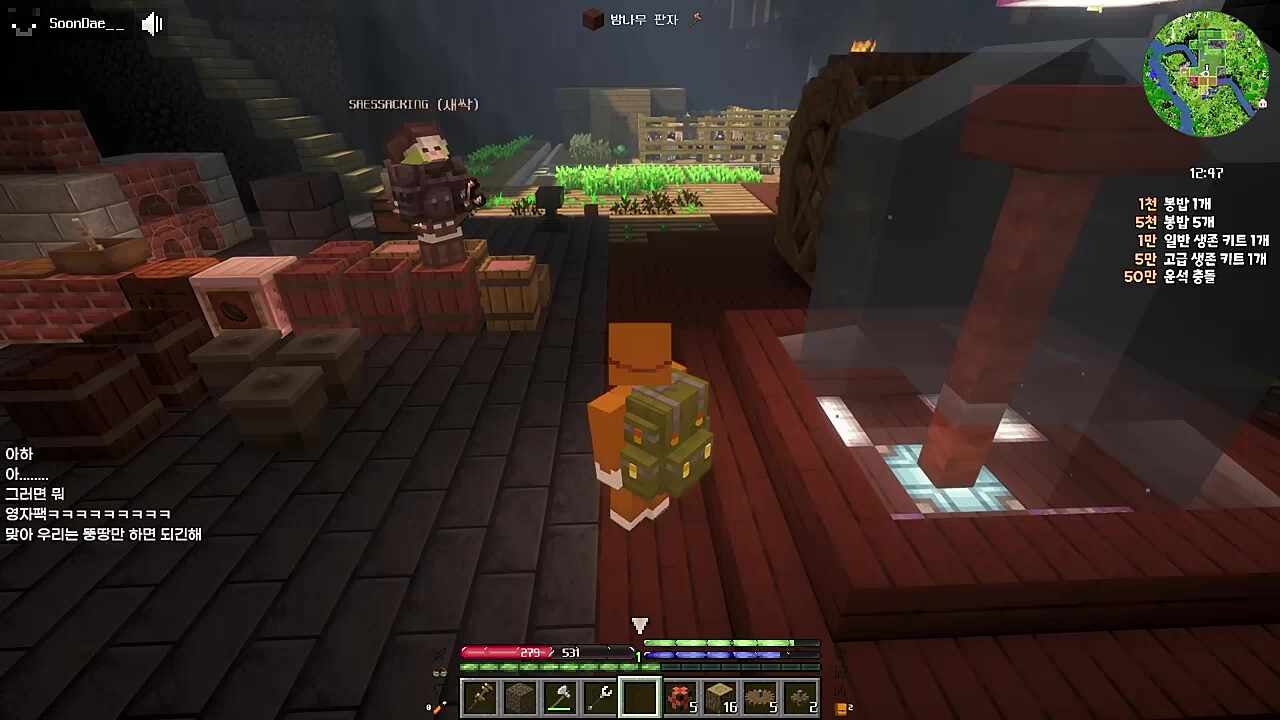The image size is (1280, 720).
Task: Choose the axe in the hotbar
Action: coord(559,697)
